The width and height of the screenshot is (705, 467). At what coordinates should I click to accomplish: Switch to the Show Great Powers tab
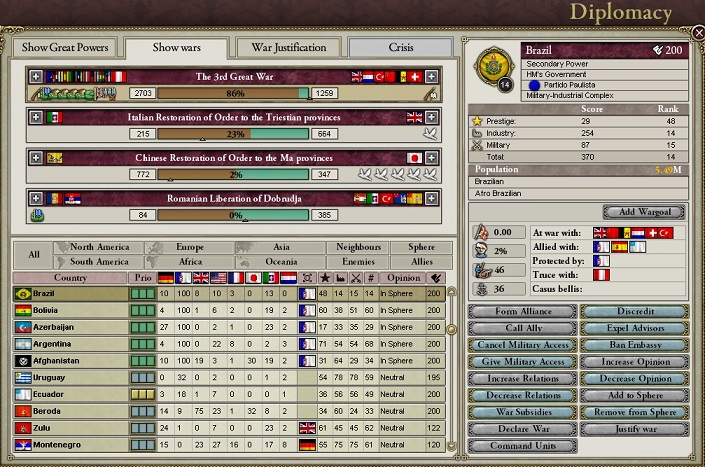point(65,48)
